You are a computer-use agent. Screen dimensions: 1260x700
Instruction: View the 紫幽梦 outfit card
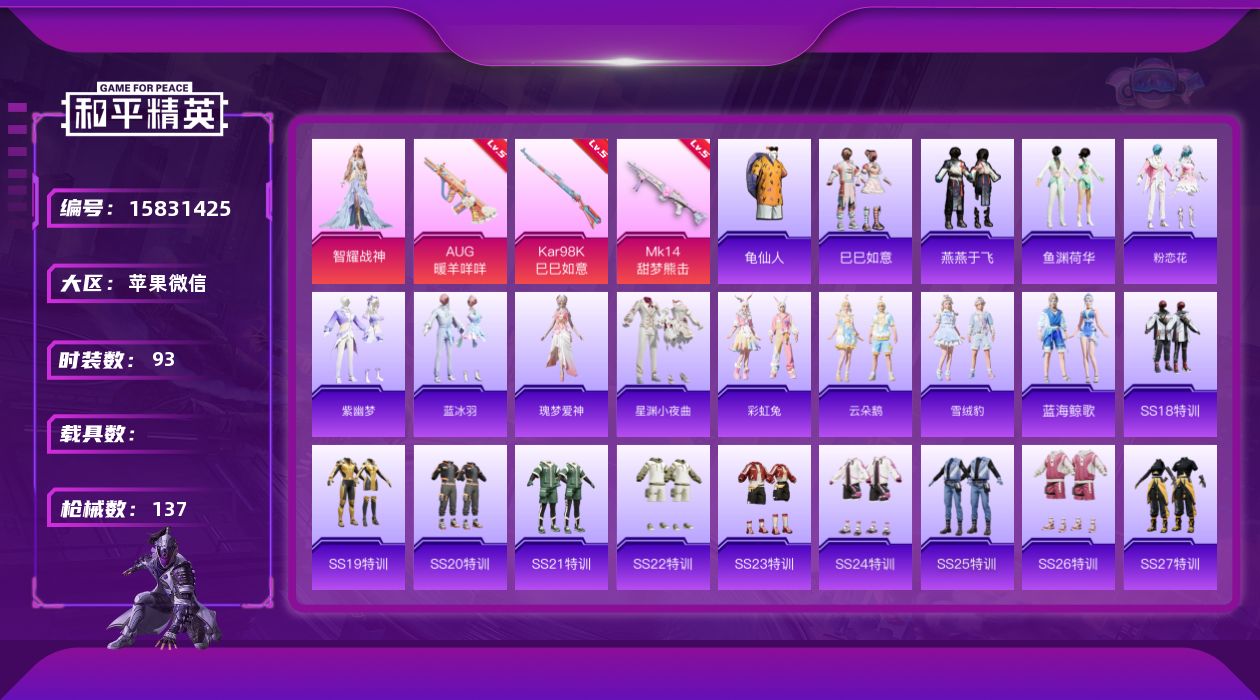pos(358,364)
